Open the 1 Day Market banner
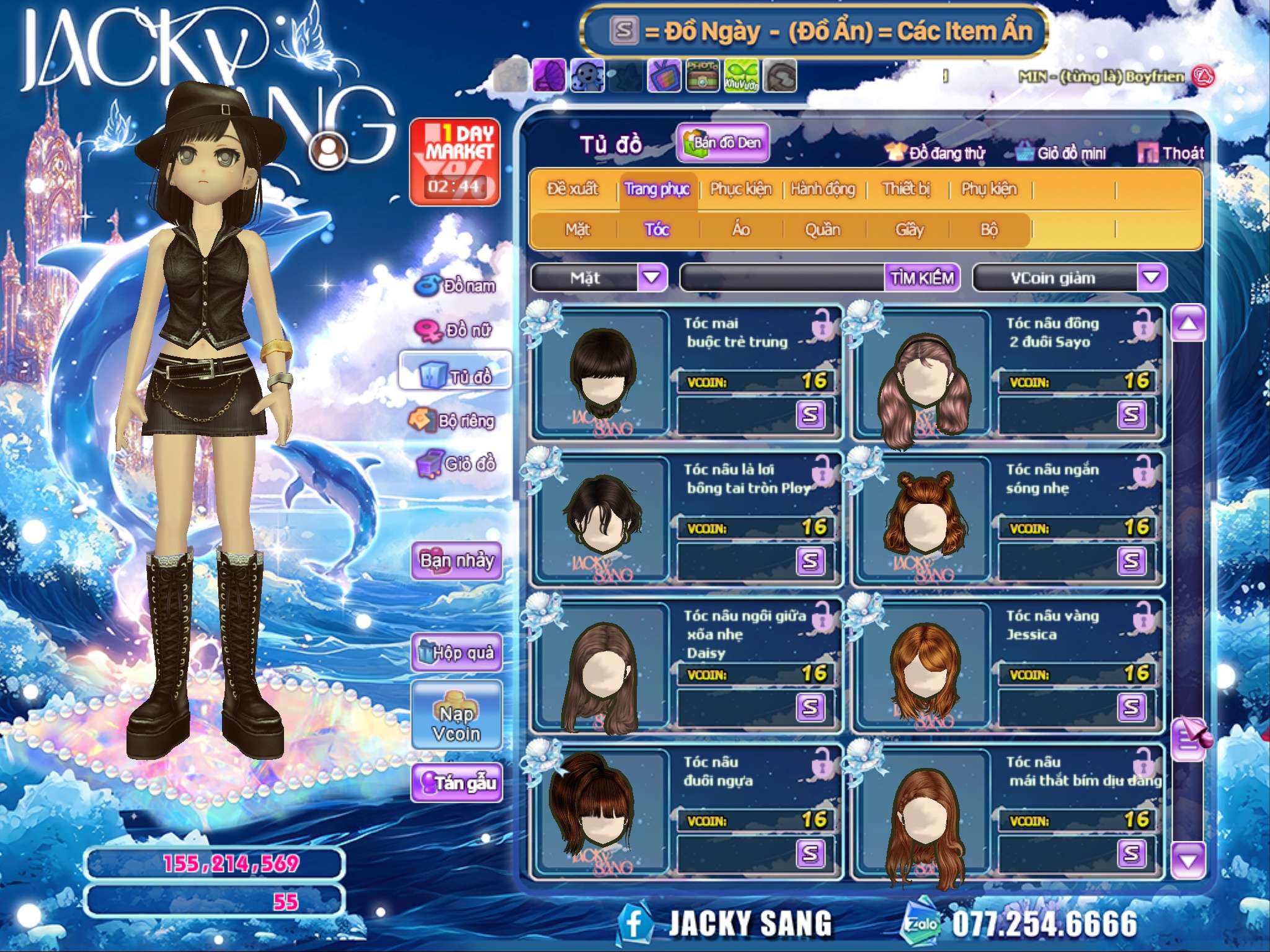The height and width of the screenshot is (952, 1270). [455, 162]
